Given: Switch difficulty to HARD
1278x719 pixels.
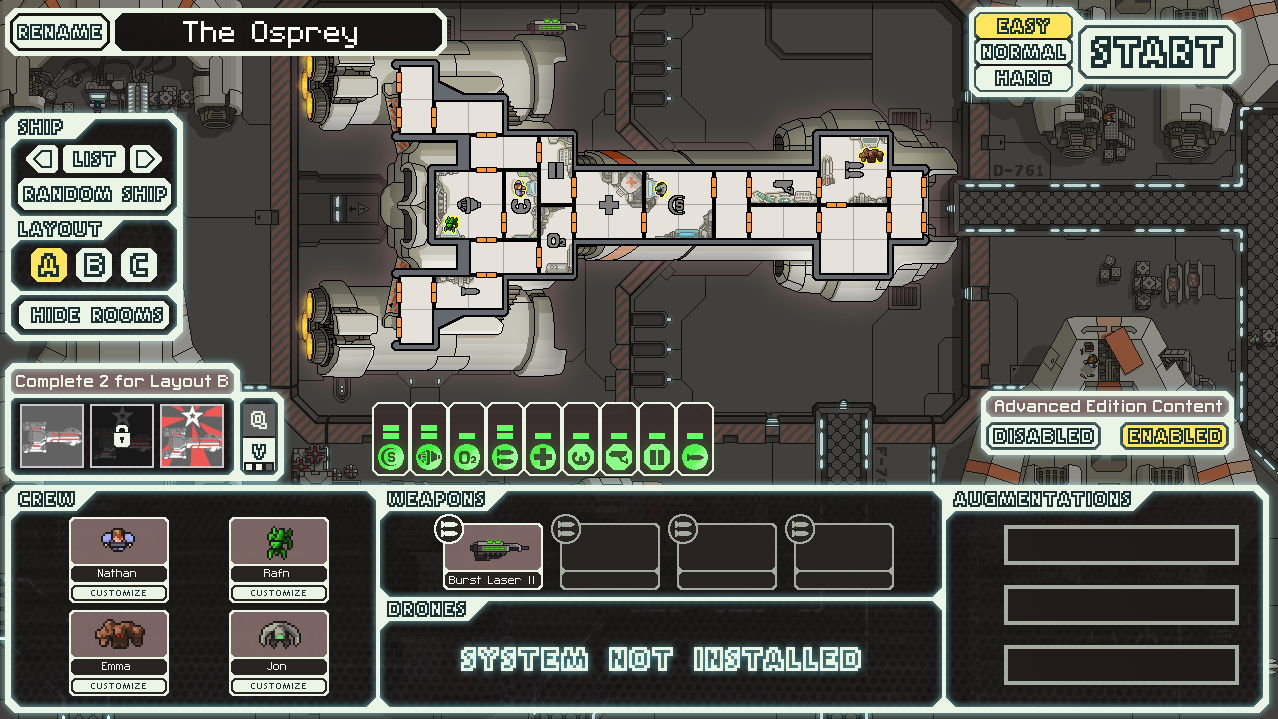Looking at the screenshot, I should tap(1023, 78).
